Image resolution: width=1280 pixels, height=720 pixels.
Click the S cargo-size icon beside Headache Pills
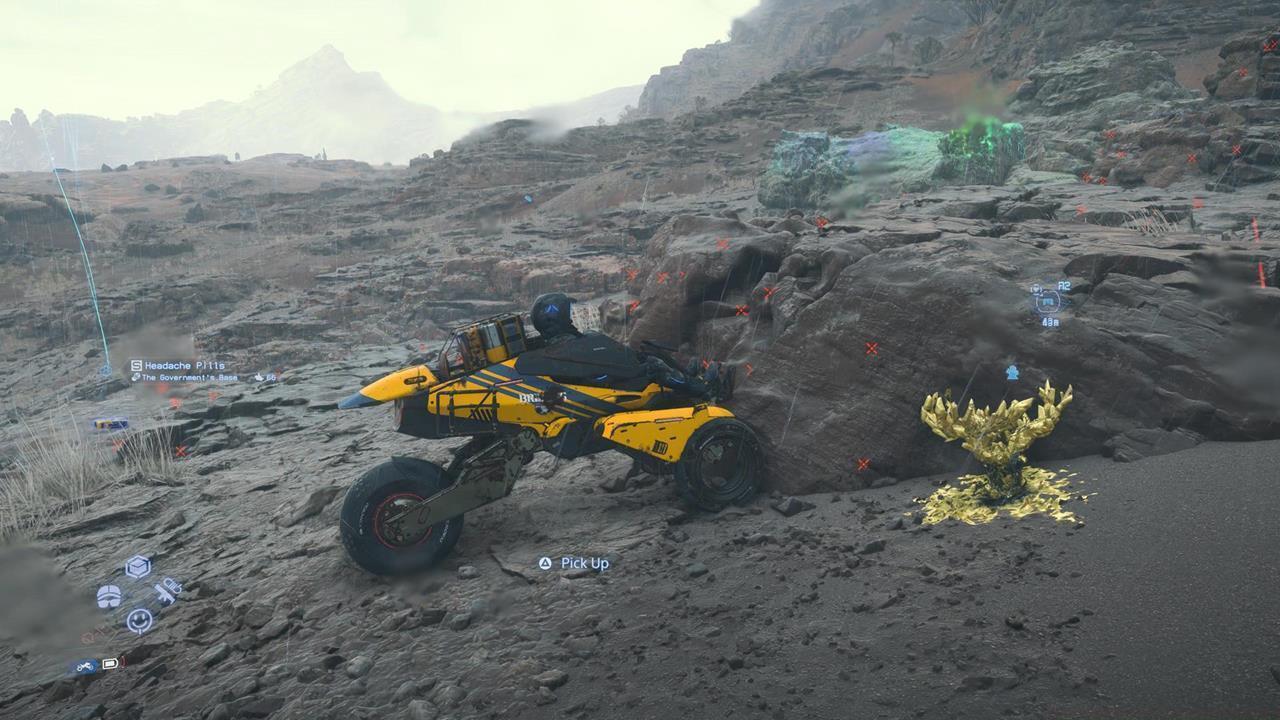coord(136,365)
